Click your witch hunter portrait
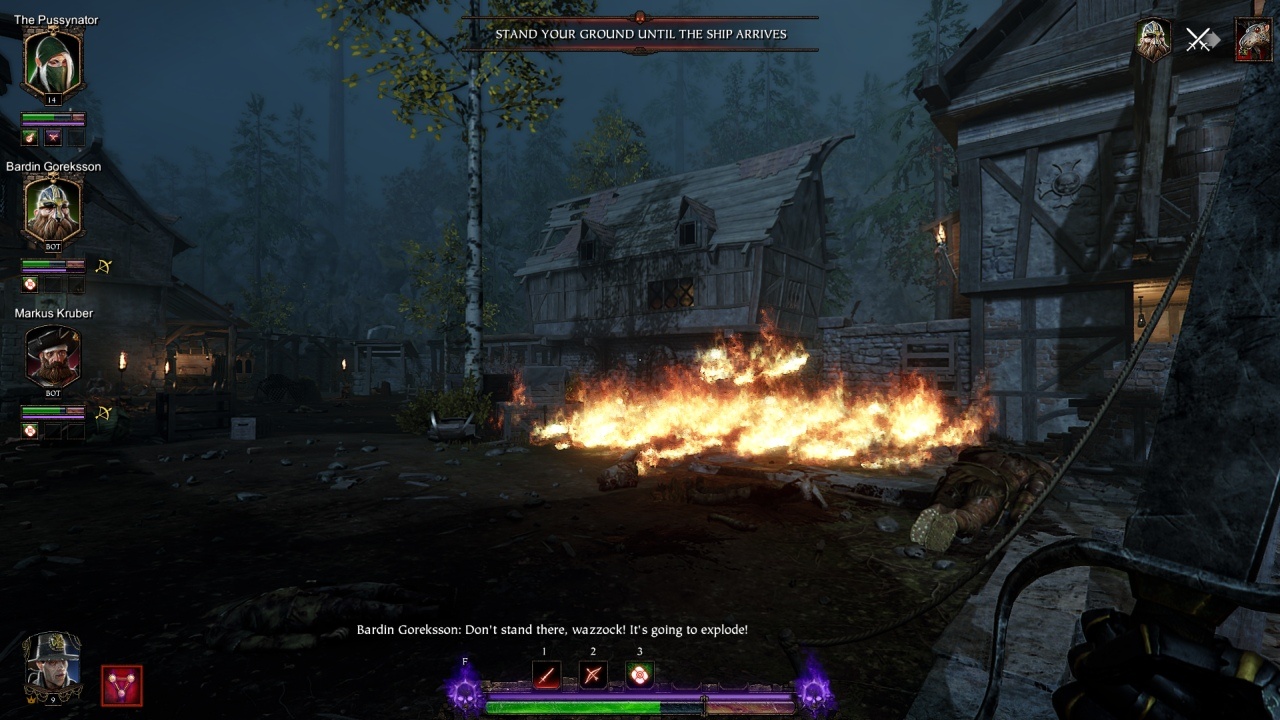 pos(53,665)
